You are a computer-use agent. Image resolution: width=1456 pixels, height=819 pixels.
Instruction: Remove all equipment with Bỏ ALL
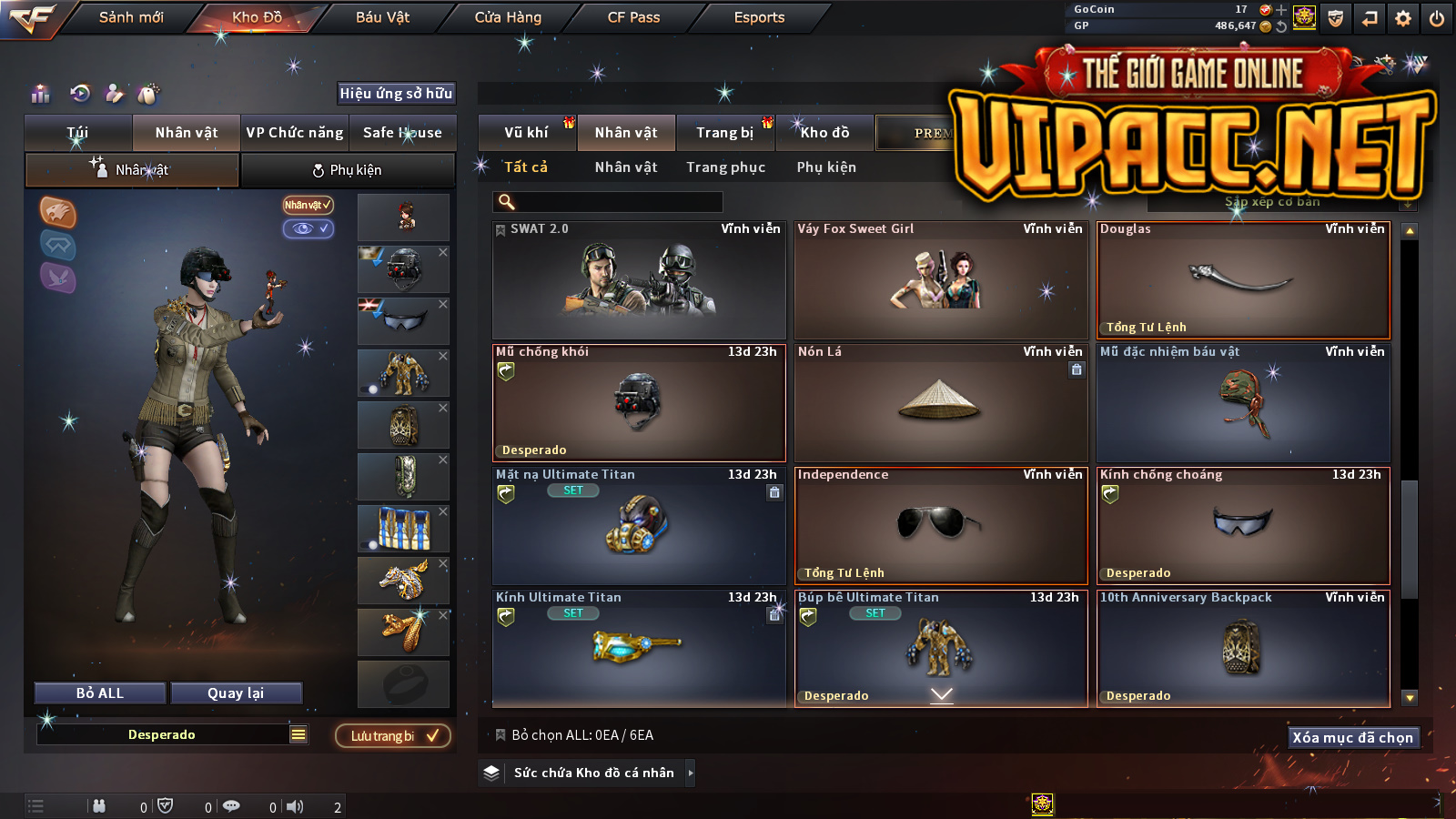[x=100, y=693]
